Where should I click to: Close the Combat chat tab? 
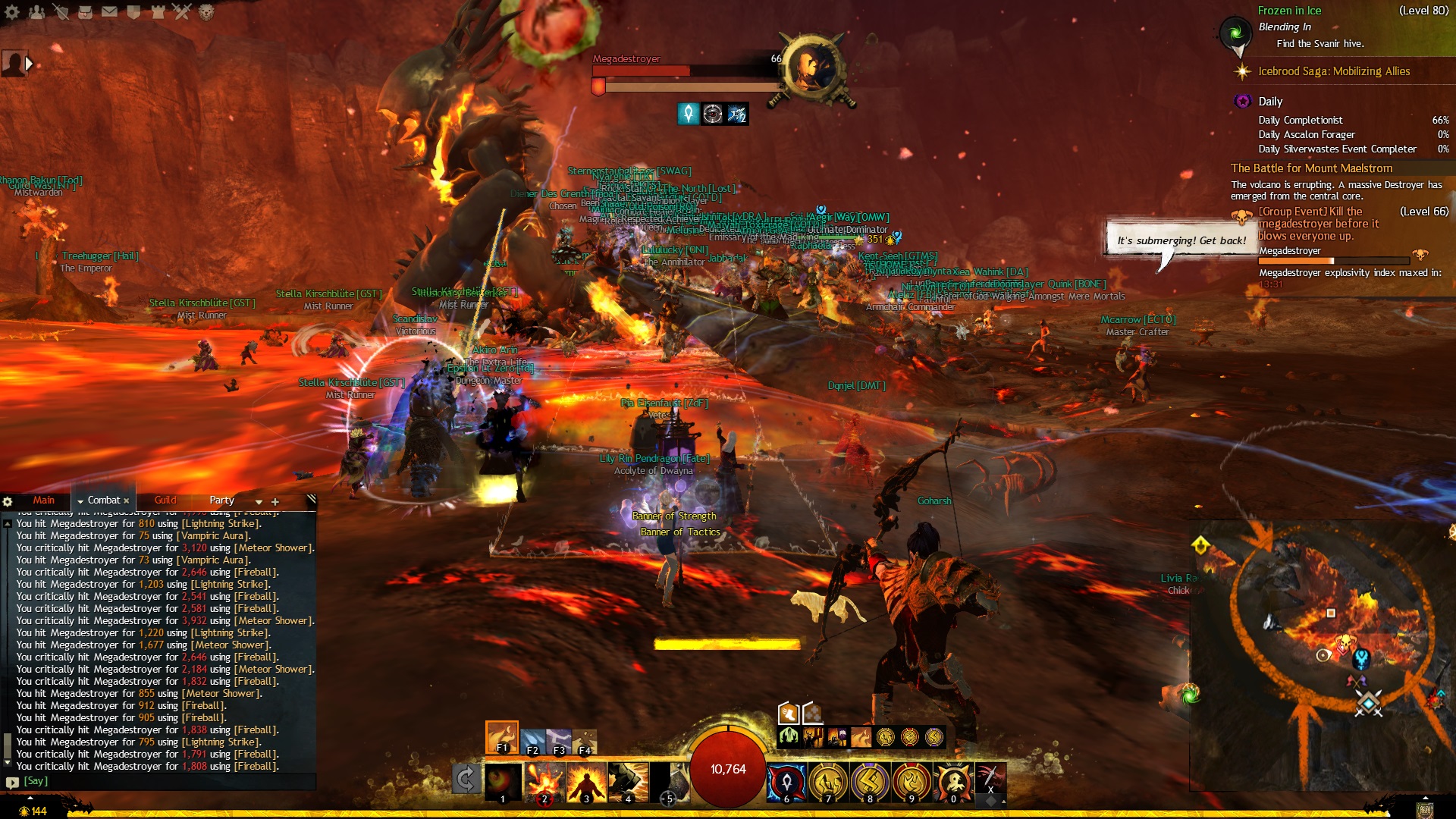[126, 501]
